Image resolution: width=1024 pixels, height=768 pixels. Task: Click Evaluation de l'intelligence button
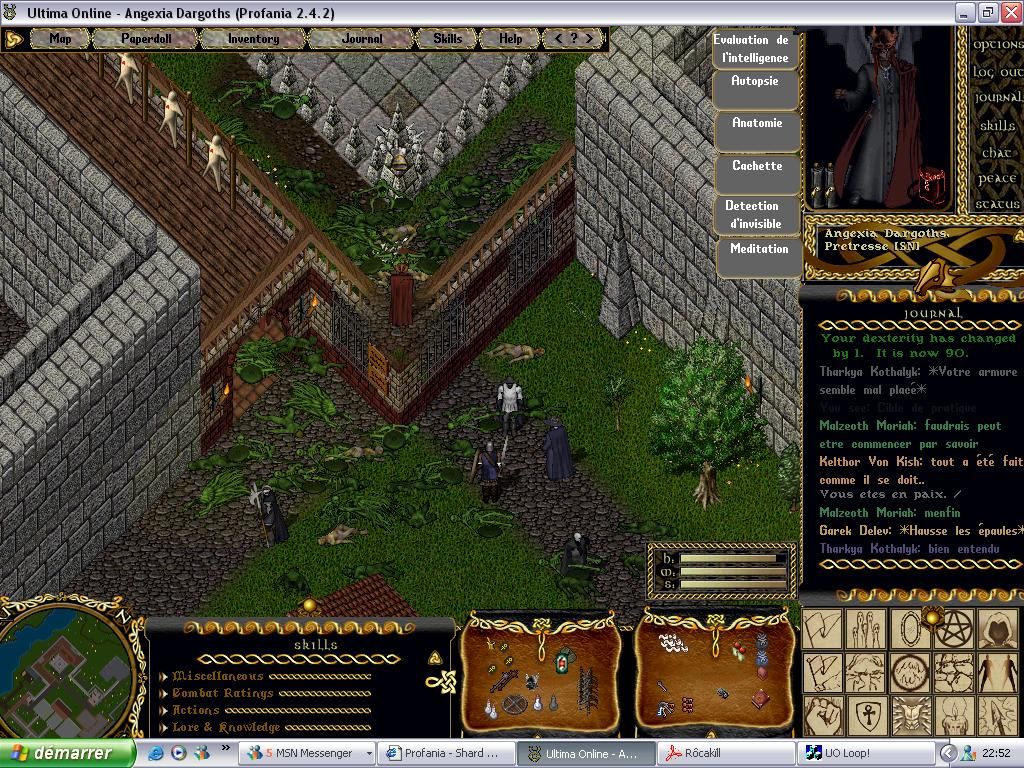[x=751, y=49]
